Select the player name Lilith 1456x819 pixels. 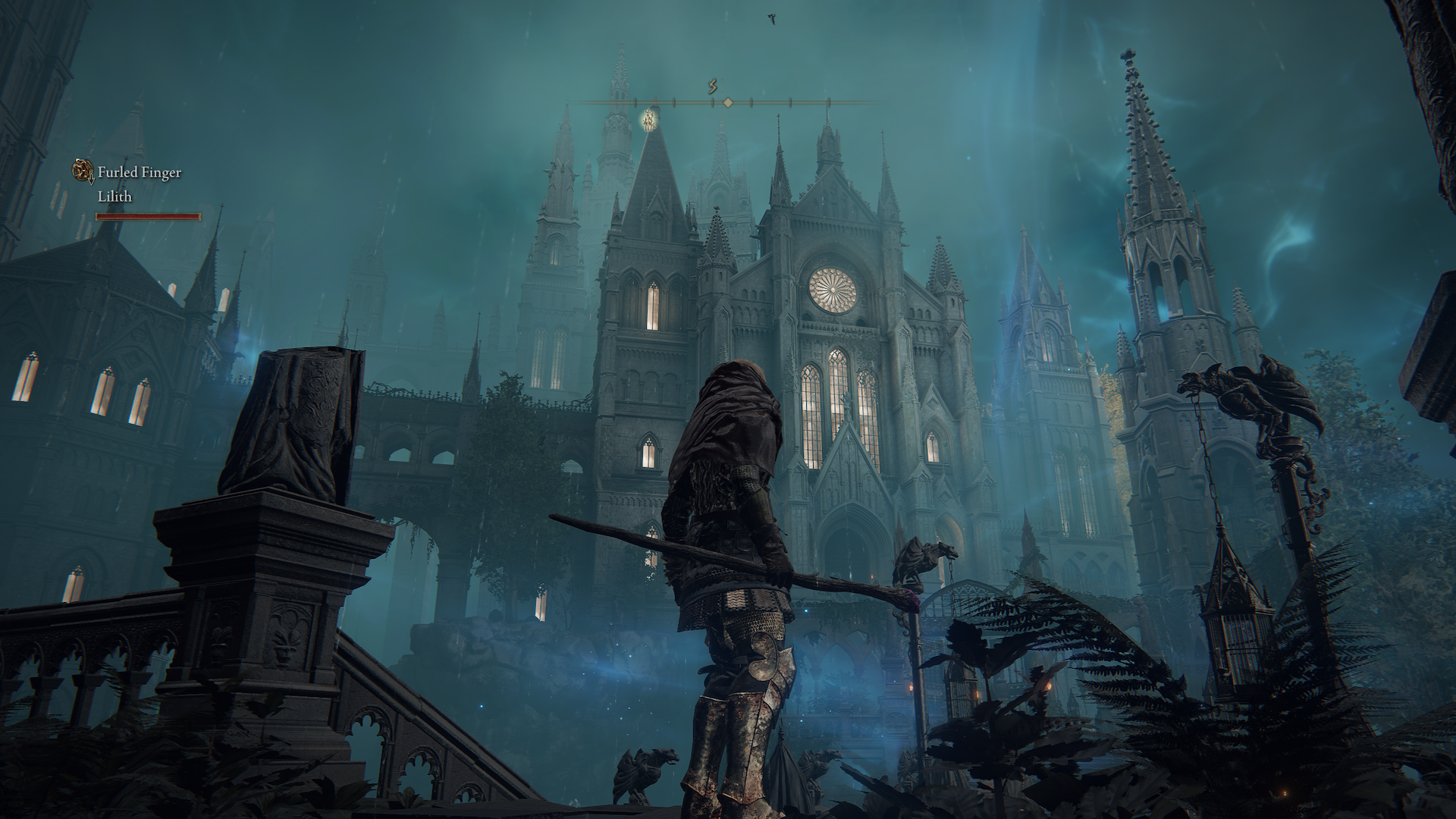coord(115,196)
